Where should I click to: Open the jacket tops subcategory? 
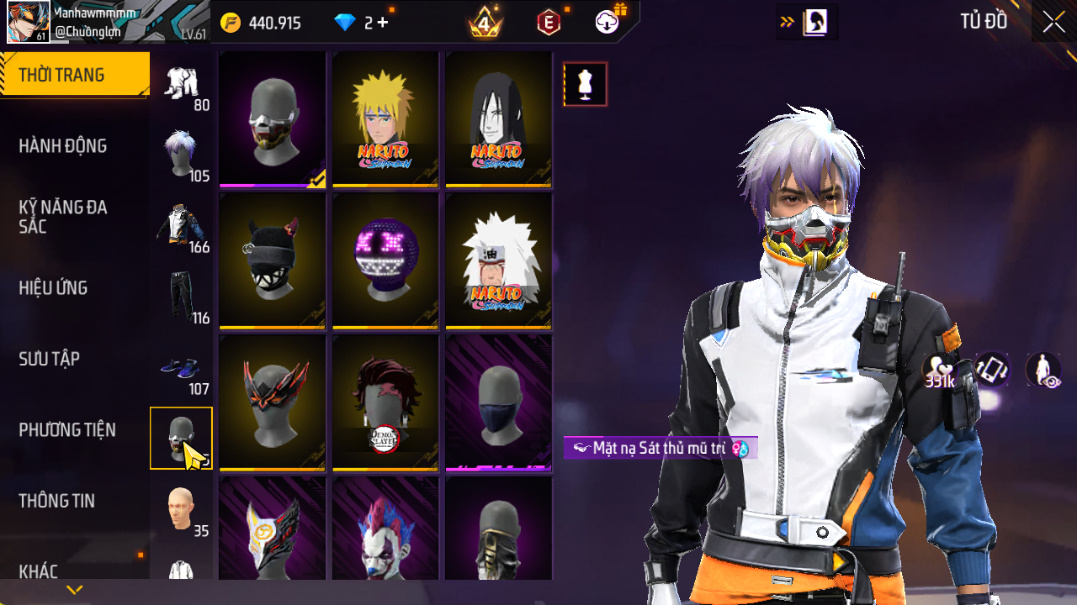coord(182,226)
